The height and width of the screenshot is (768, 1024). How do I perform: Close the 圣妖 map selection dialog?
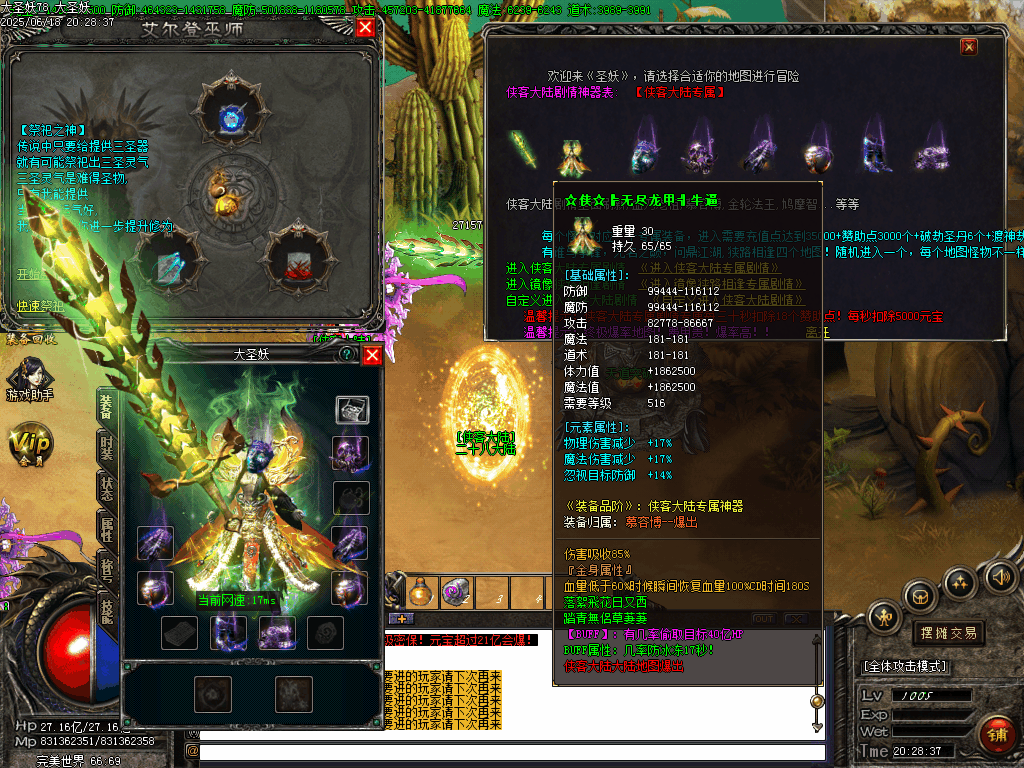pos(968,46)
